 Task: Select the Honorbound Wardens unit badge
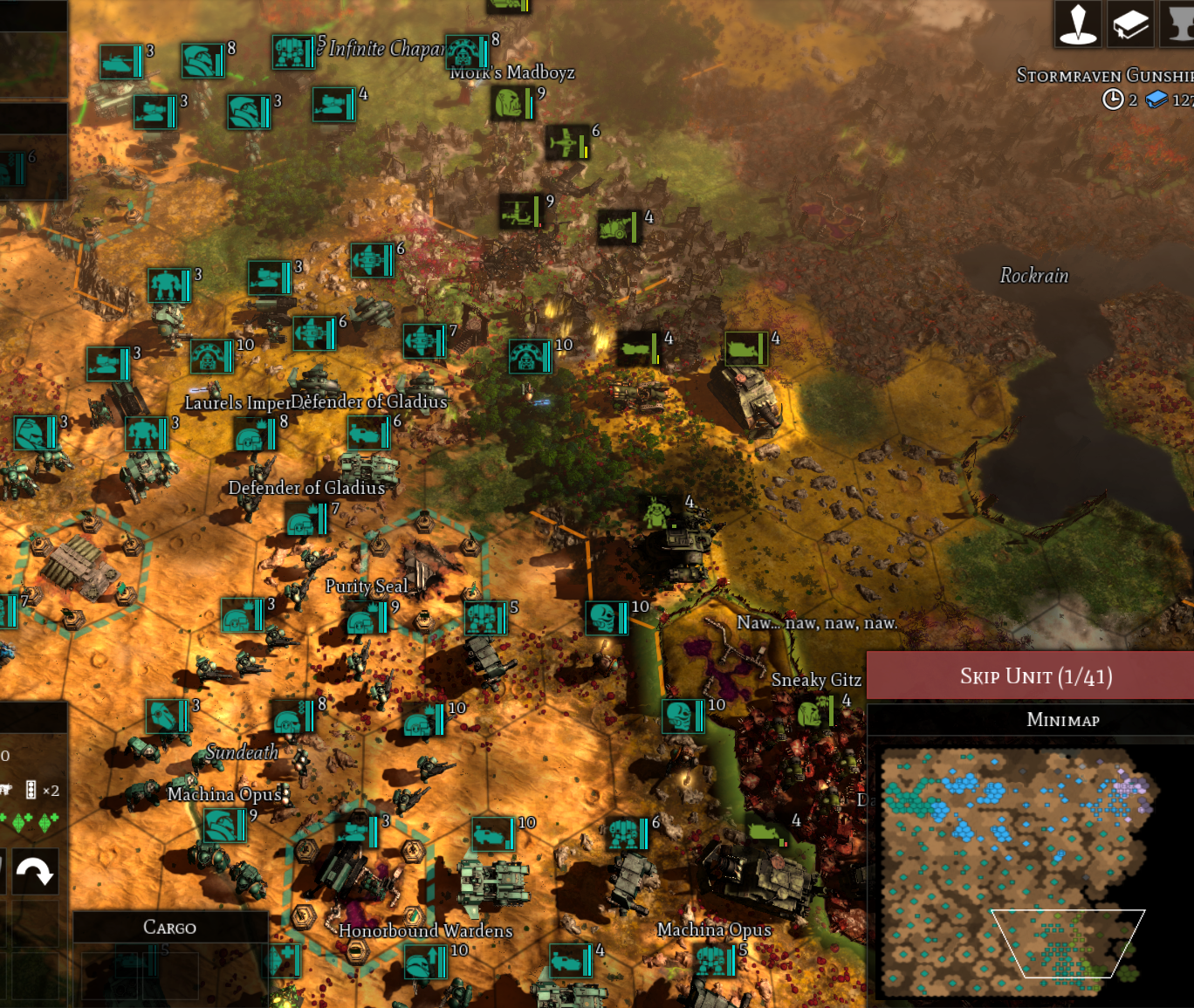click(x=426, y=963)
